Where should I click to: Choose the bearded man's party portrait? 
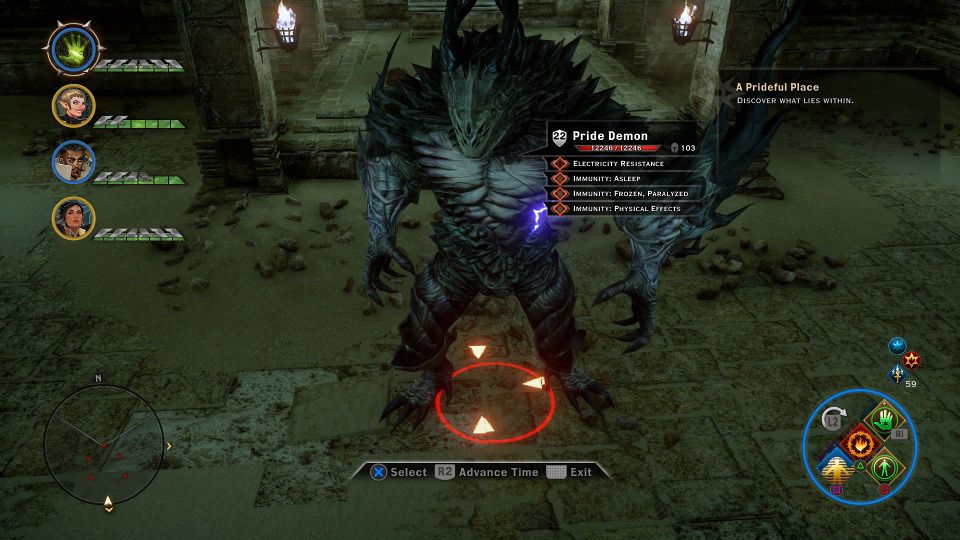pos(74,162)
